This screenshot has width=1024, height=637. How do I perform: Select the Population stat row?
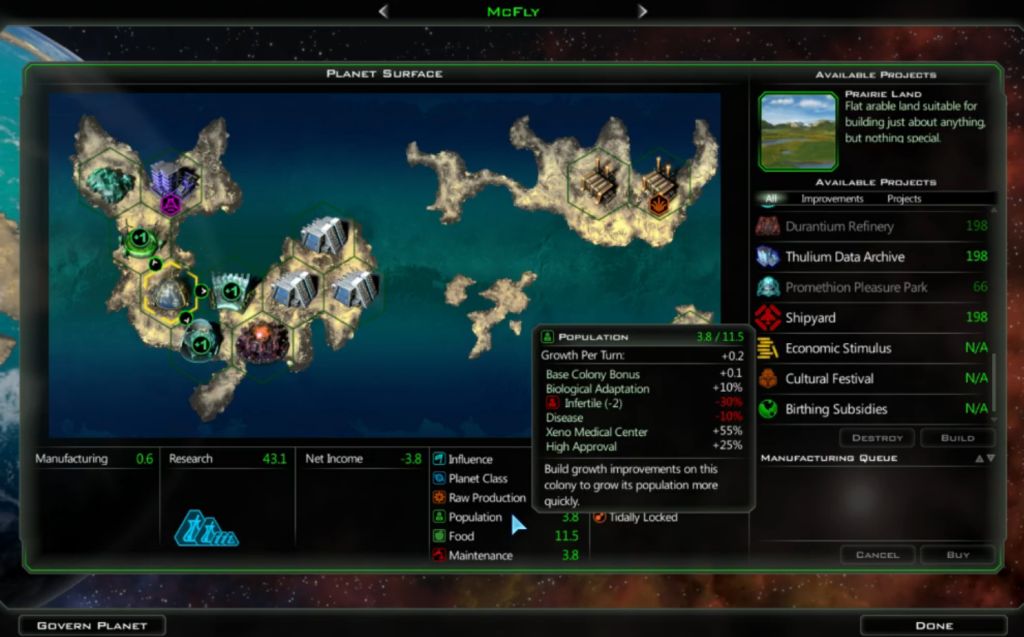476,517
